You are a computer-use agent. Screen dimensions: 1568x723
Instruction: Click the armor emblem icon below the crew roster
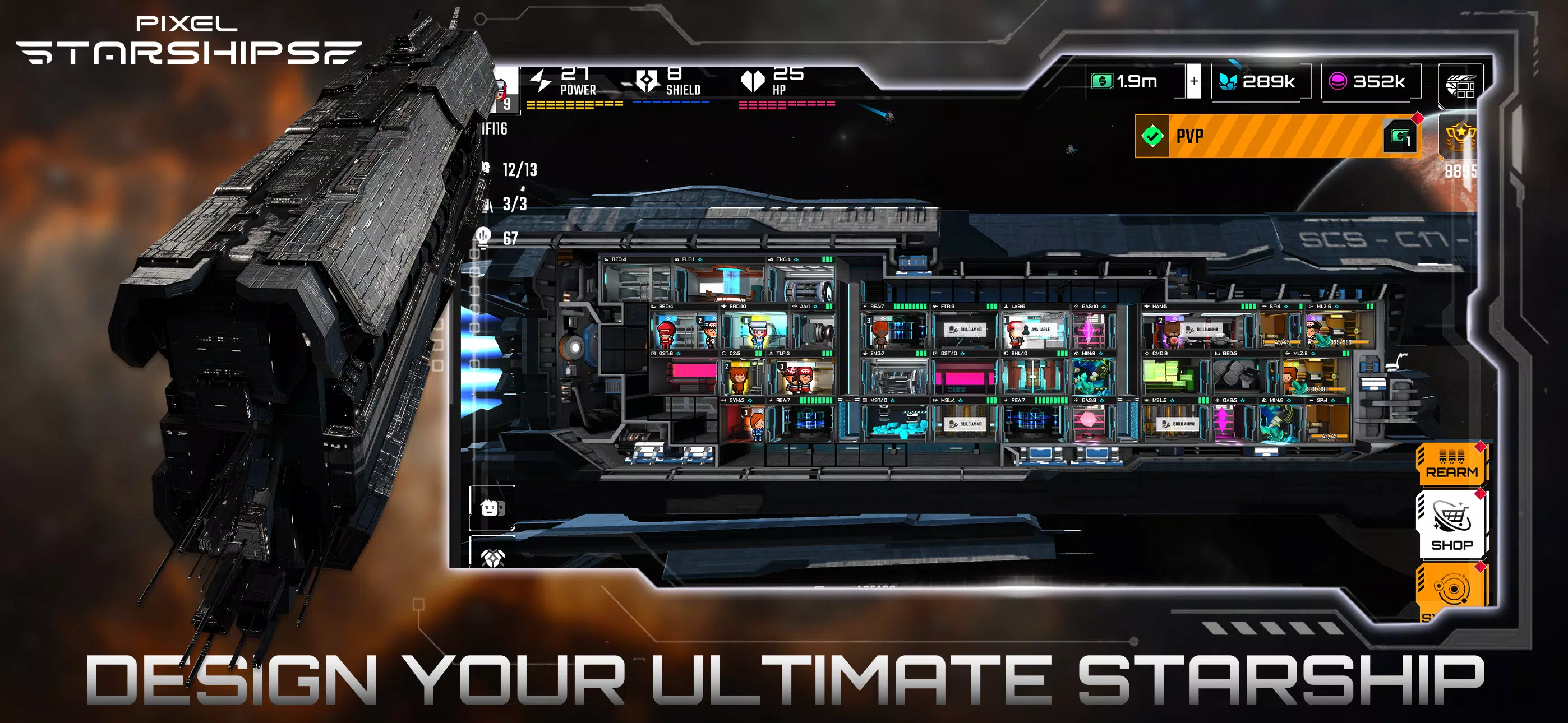point(494,557)
